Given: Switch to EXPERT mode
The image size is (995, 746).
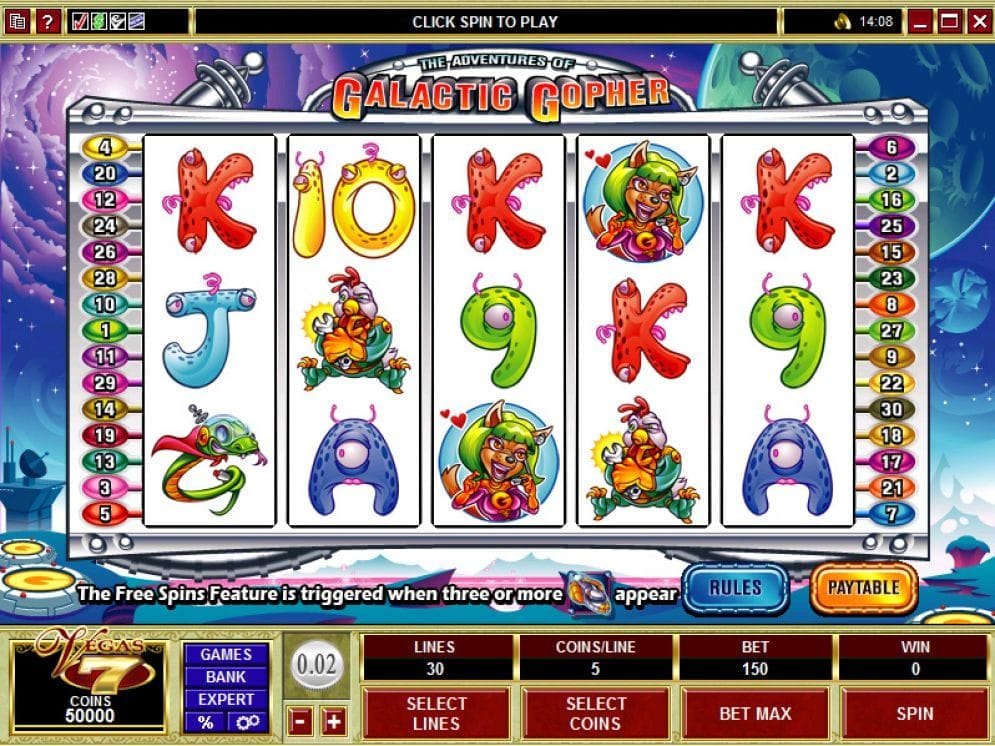Looking at the screenshot, I should tap(226, 699).
